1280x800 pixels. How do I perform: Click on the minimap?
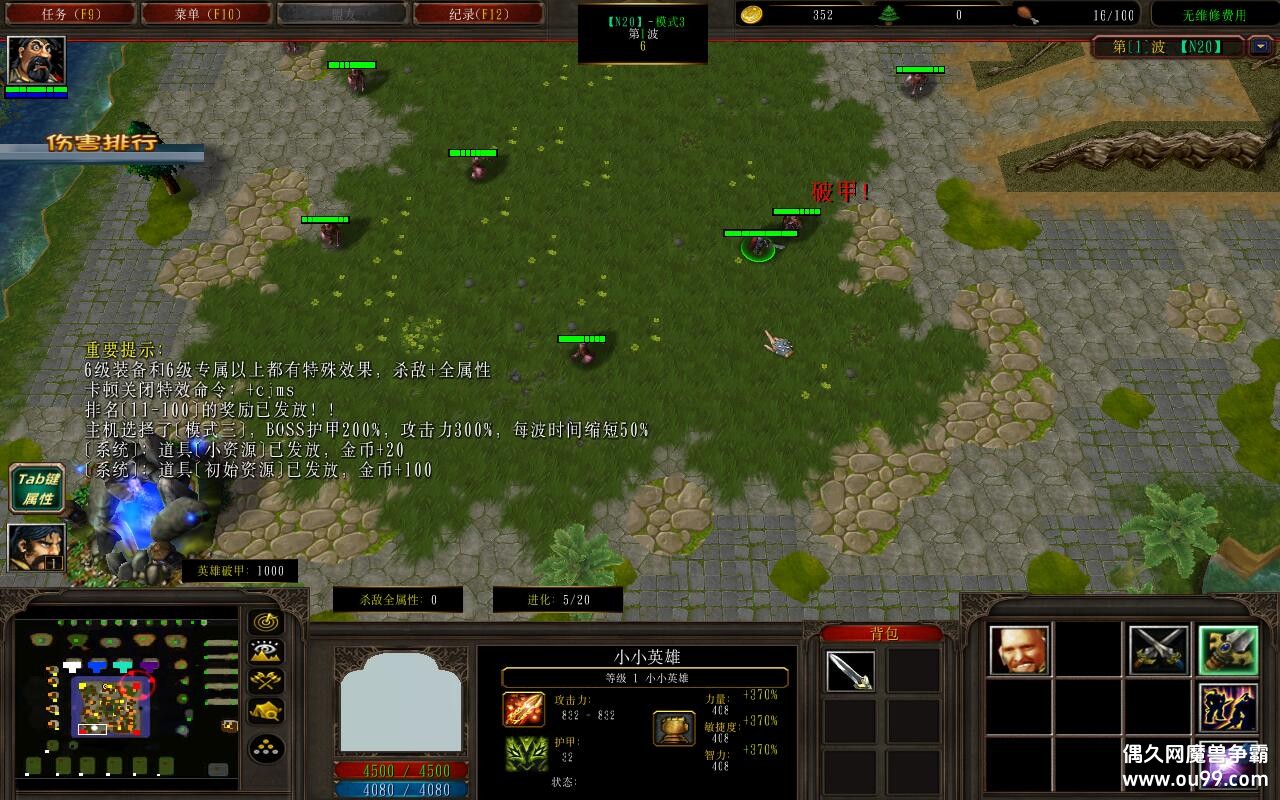126,696
